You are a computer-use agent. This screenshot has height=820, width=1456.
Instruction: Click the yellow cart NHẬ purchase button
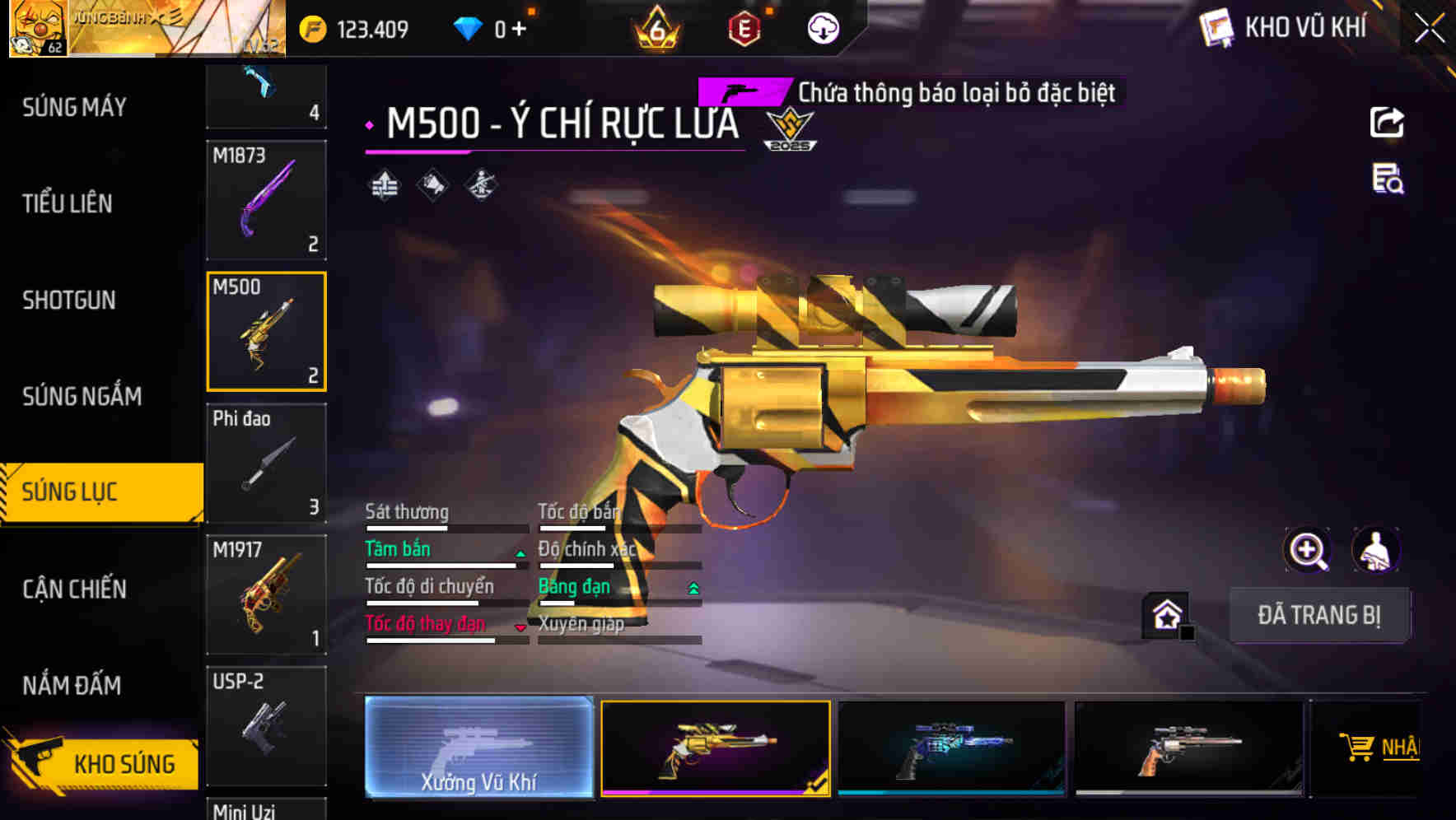click(x=1380, y=748)
